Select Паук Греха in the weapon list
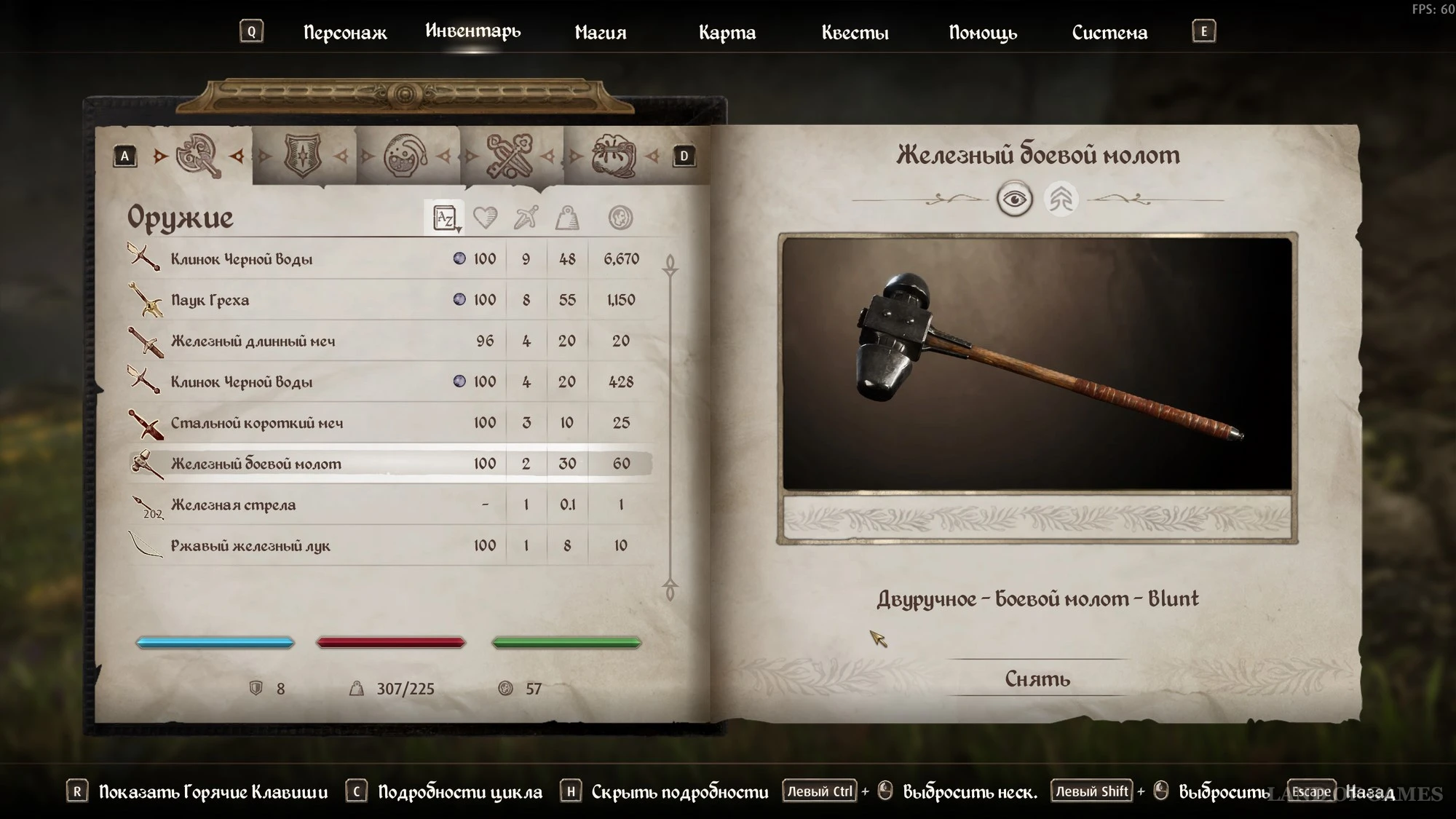This screenshot has width=1456, height=819. point(210,300)
